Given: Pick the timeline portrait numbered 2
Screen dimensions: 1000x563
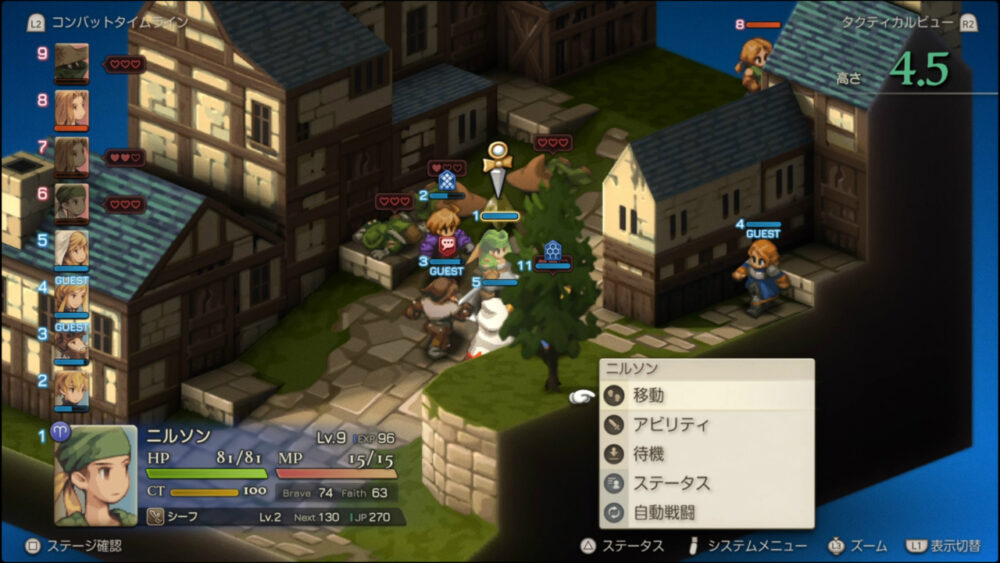Looking at the screenshot, I should [71, 388].
